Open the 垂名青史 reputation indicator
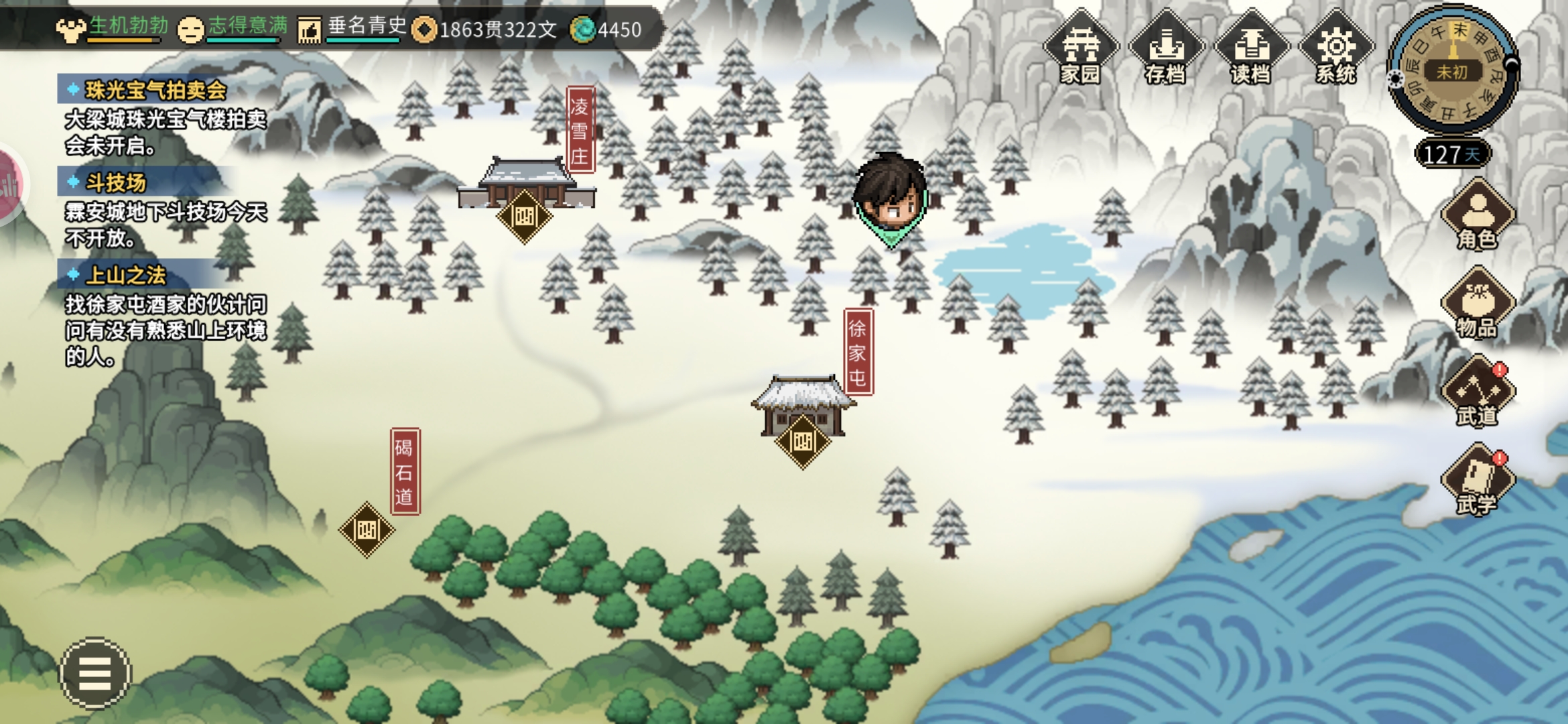 tap(310, 30)
